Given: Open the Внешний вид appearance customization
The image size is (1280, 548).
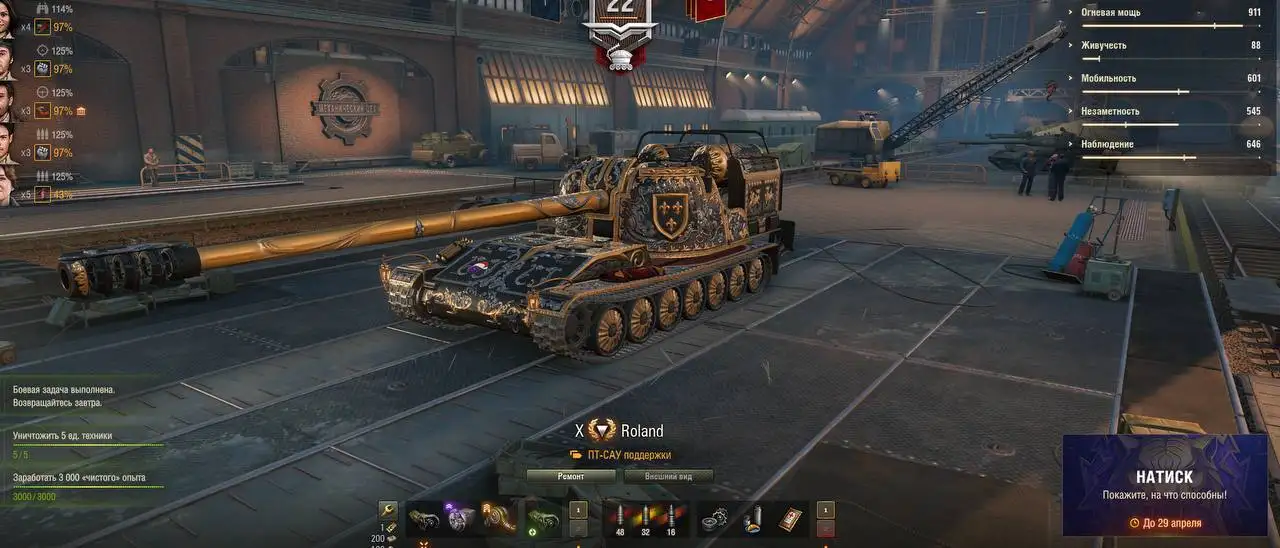Looking at the screenshot, I should [667, 476].
